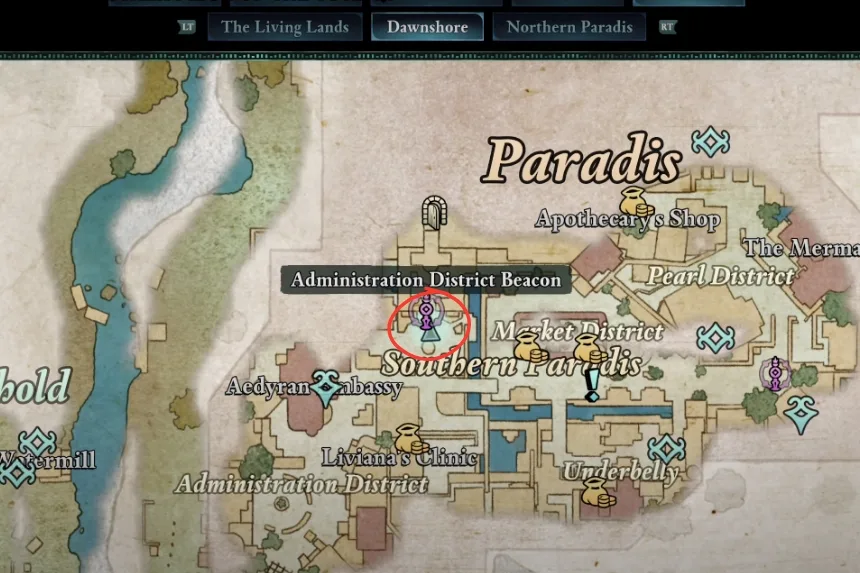Click the Apothecary's Shop money bag marker

[x=631, y=200]
